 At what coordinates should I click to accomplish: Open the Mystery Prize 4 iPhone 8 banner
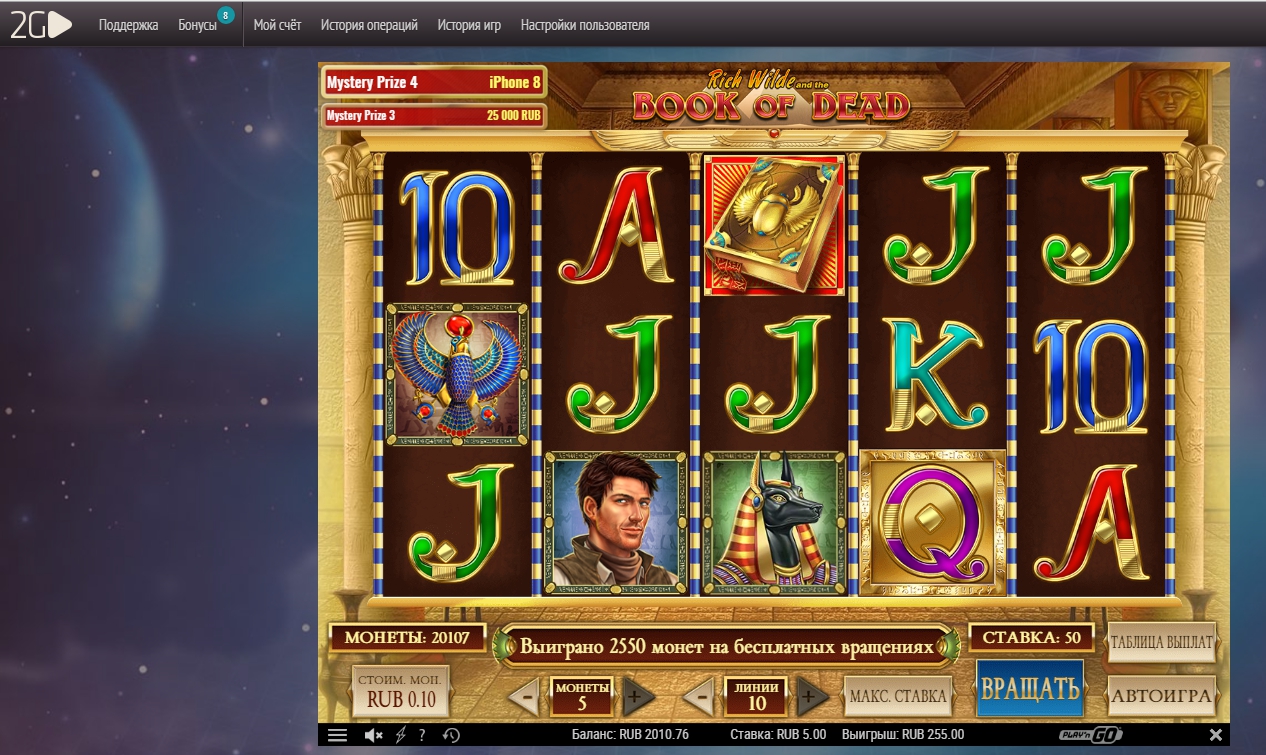point(433,82)
